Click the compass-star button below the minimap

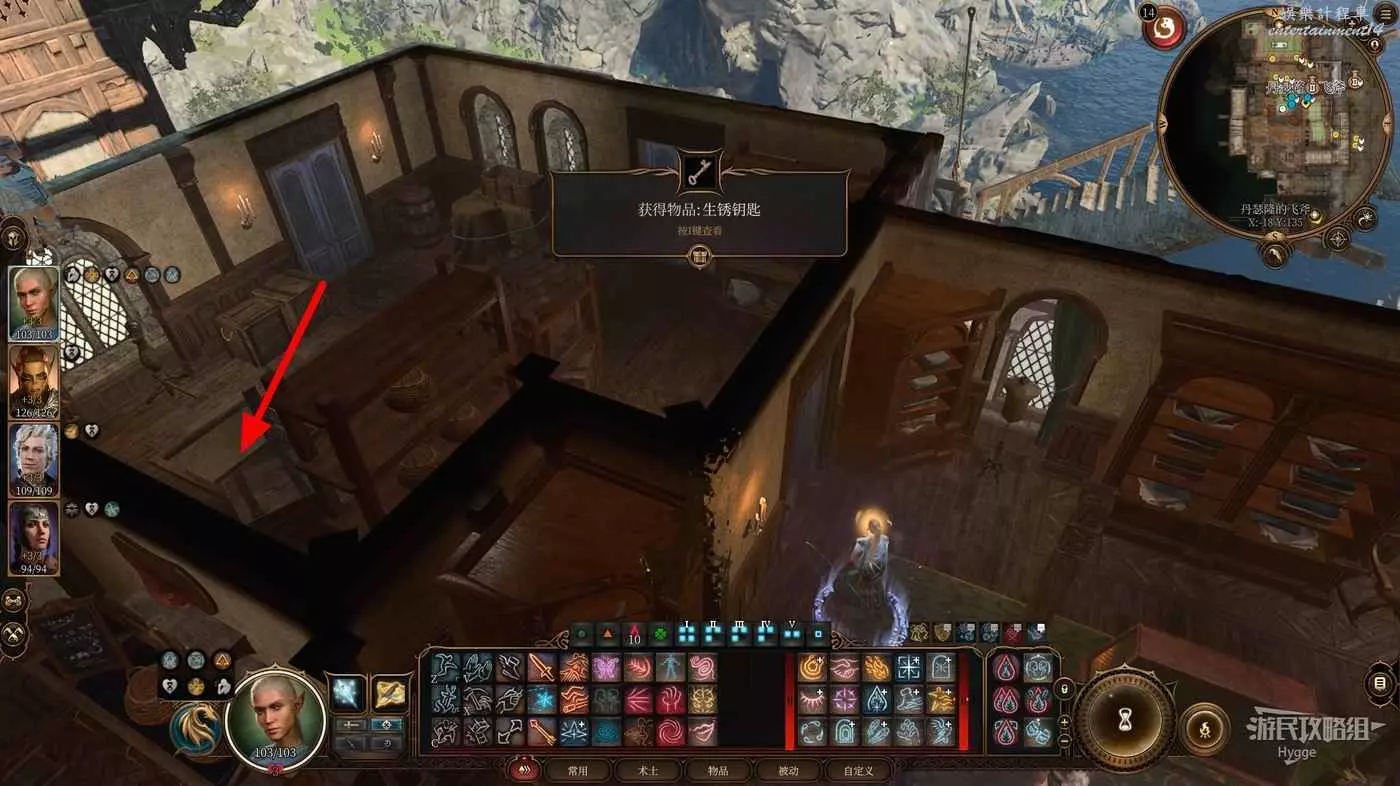[x=1336, y=240]
